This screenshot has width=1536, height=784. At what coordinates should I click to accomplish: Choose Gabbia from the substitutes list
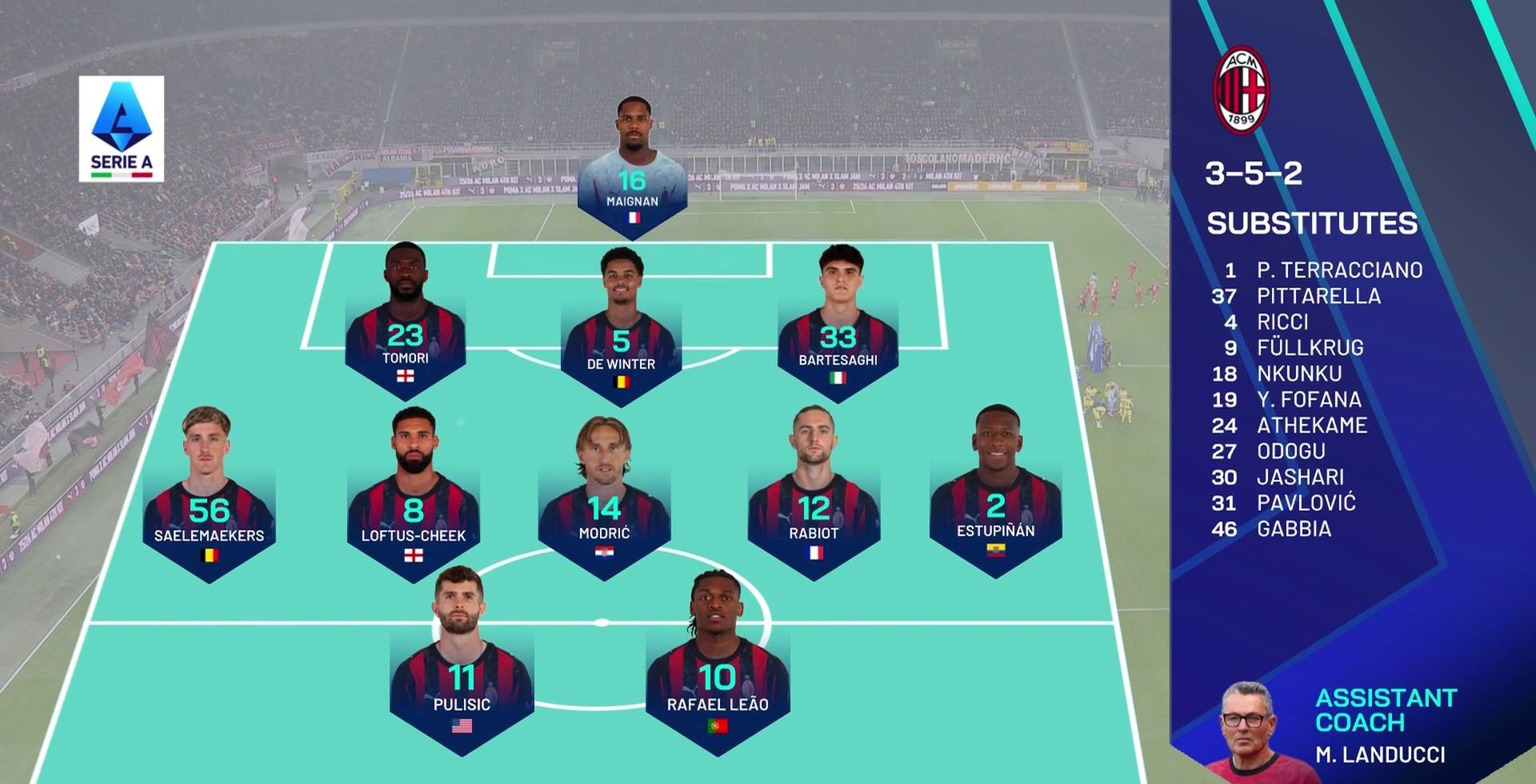tap(1294, 529)
